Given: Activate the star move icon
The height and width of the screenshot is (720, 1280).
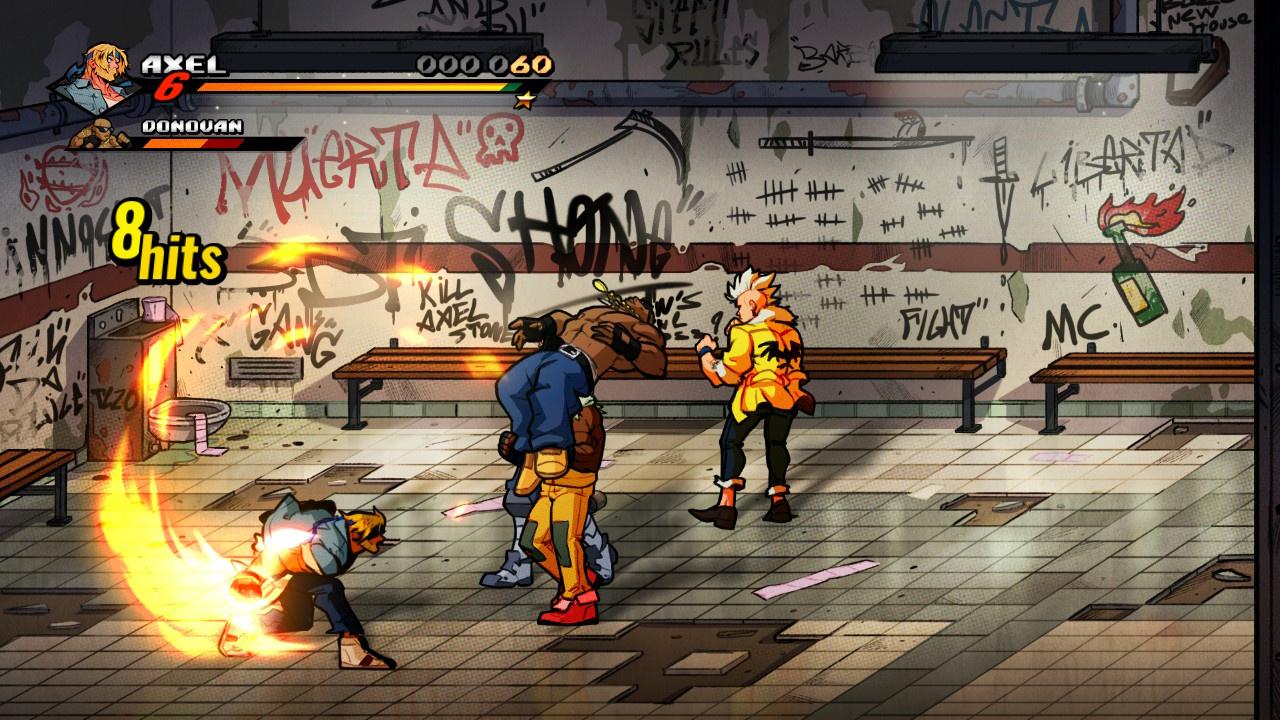Looking at the screenshot, I should [522, 99].
